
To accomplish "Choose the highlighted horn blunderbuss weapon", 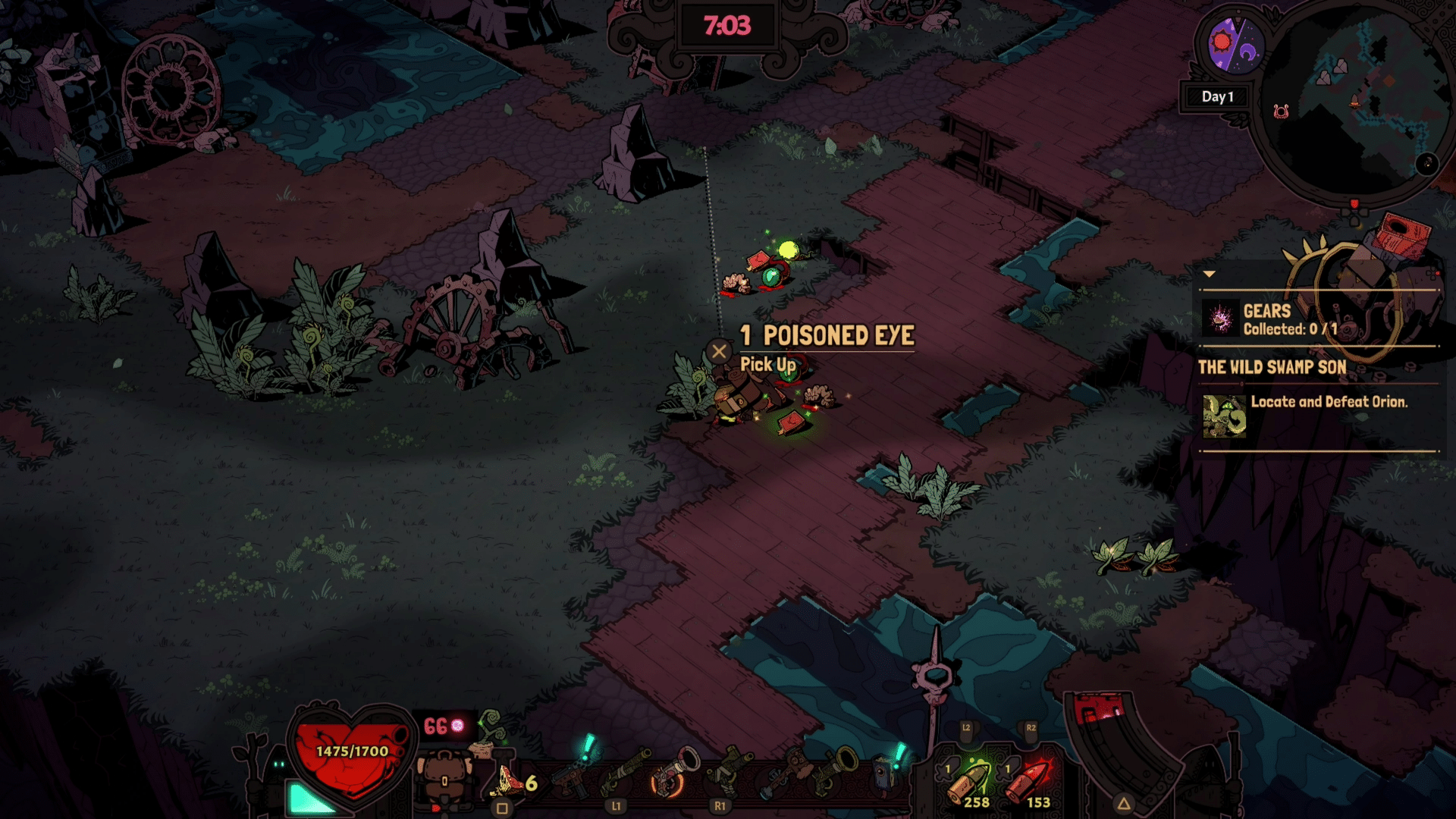I will pos(670,773).
